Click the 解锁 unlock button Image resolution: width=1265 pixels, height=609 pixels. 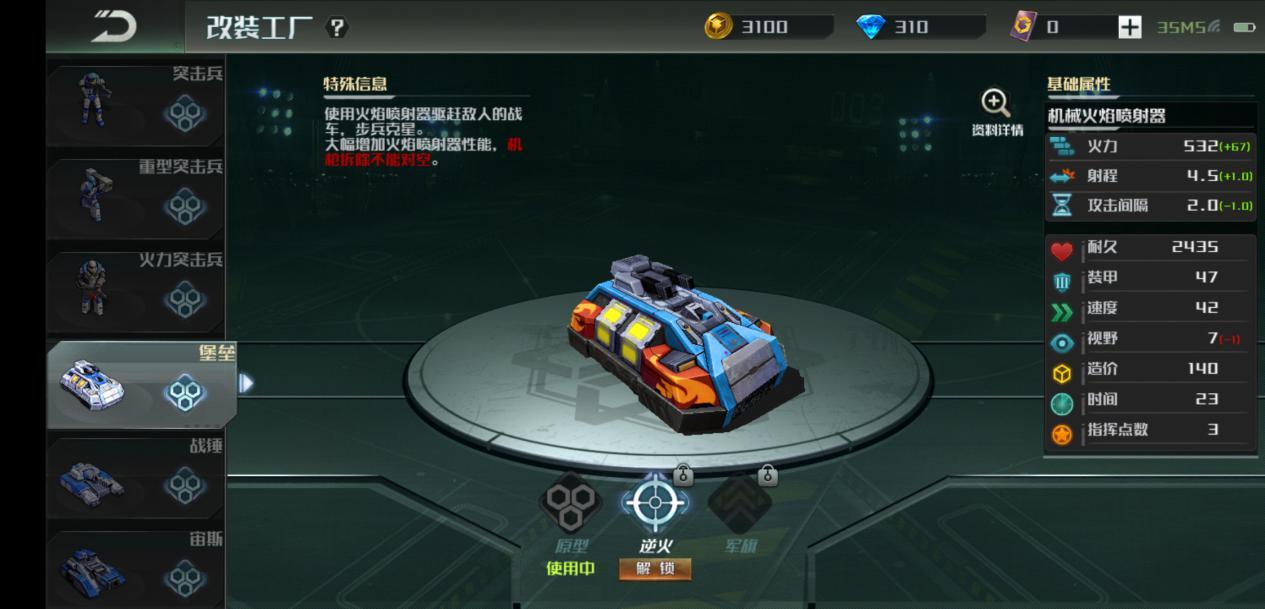point(655,569)
